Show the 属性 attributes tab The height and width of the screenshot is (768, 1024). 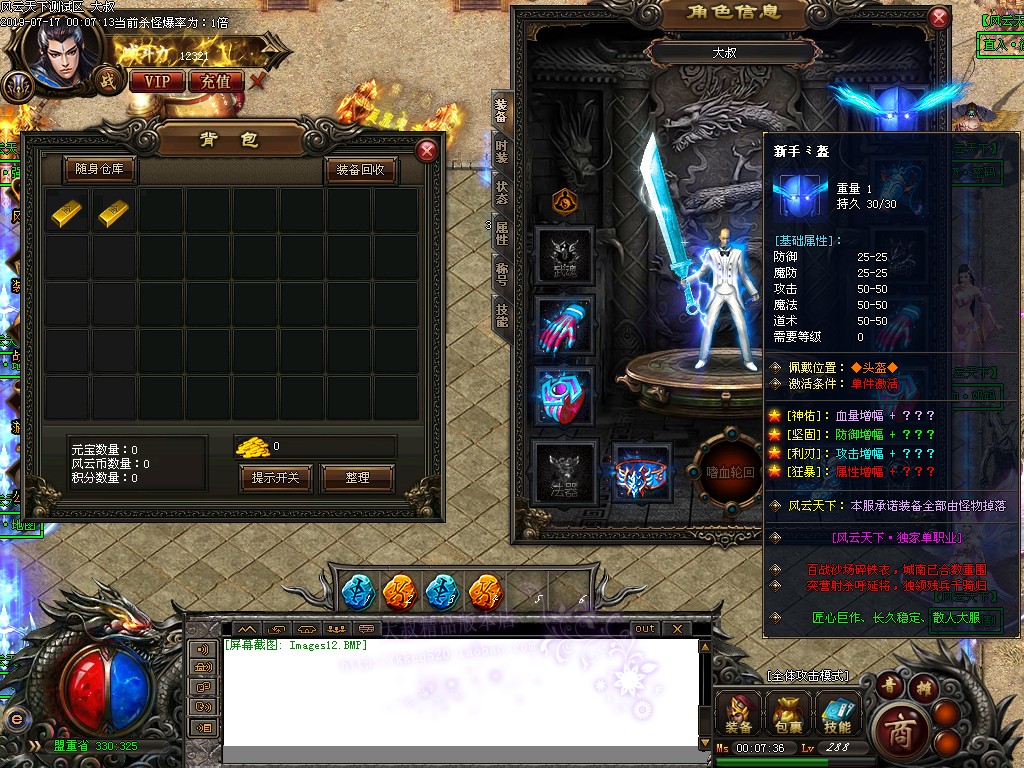coord(501,233)
